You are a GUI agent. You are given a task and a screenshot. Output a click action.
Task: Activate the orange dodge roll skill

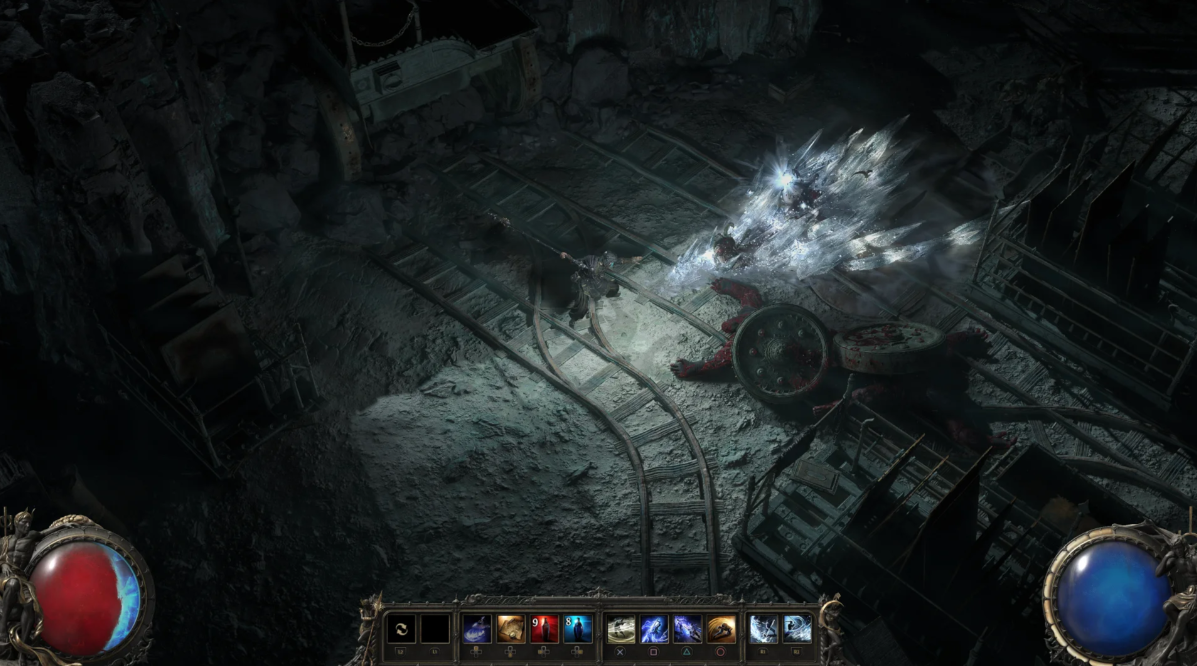[x=721, y=628]
